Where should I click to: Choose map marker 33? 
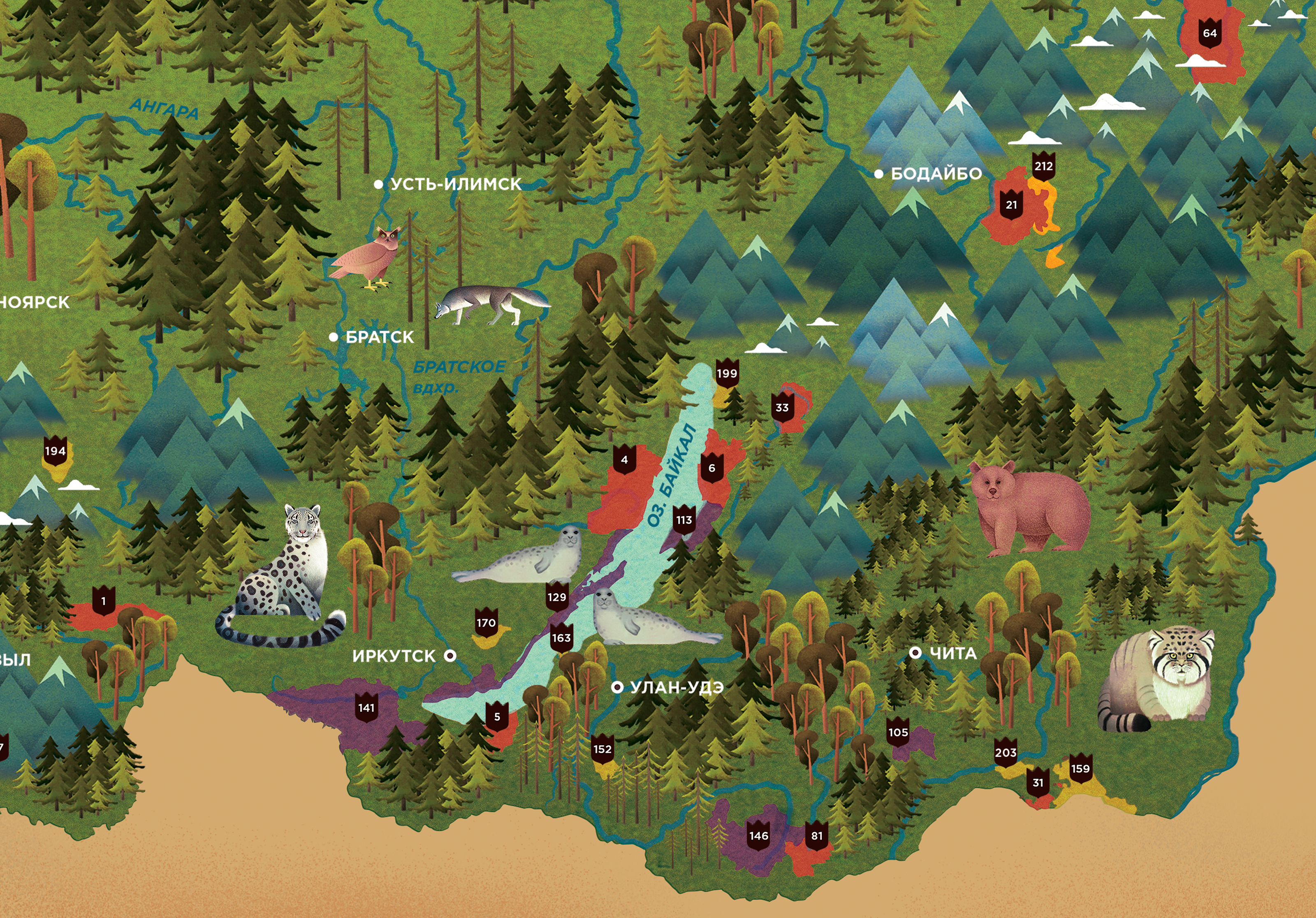click(x=782, y=408)
